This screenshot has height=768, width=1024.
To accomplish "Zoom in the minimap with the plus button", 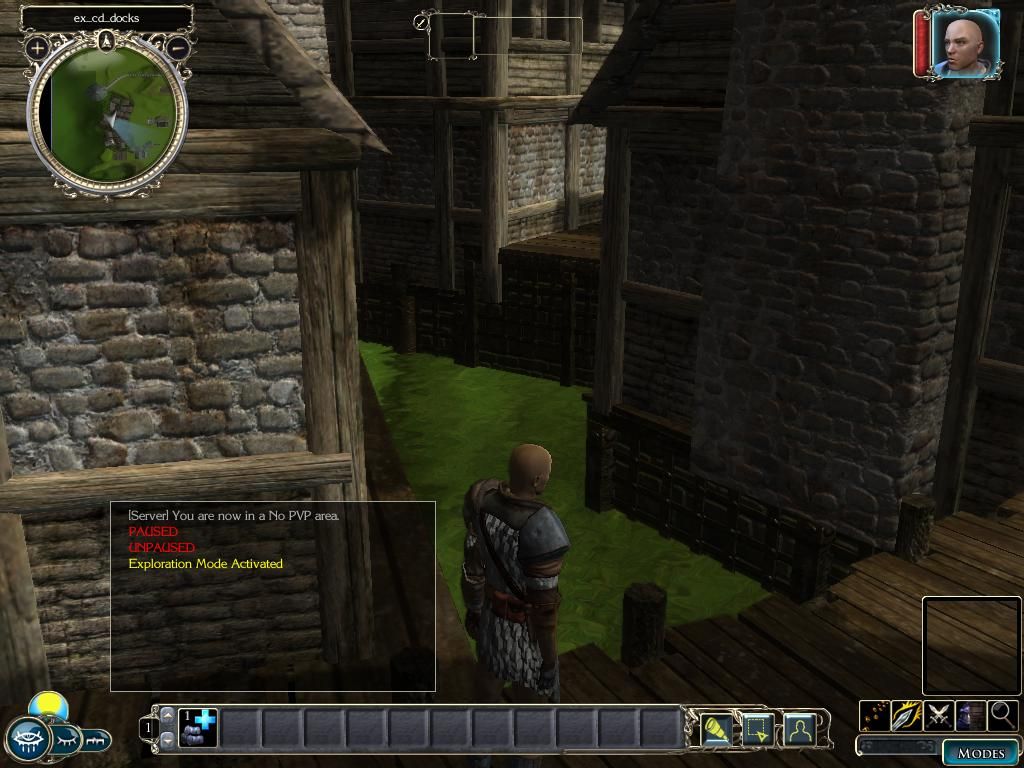I will pyautogui.click(x=37, y=47).
